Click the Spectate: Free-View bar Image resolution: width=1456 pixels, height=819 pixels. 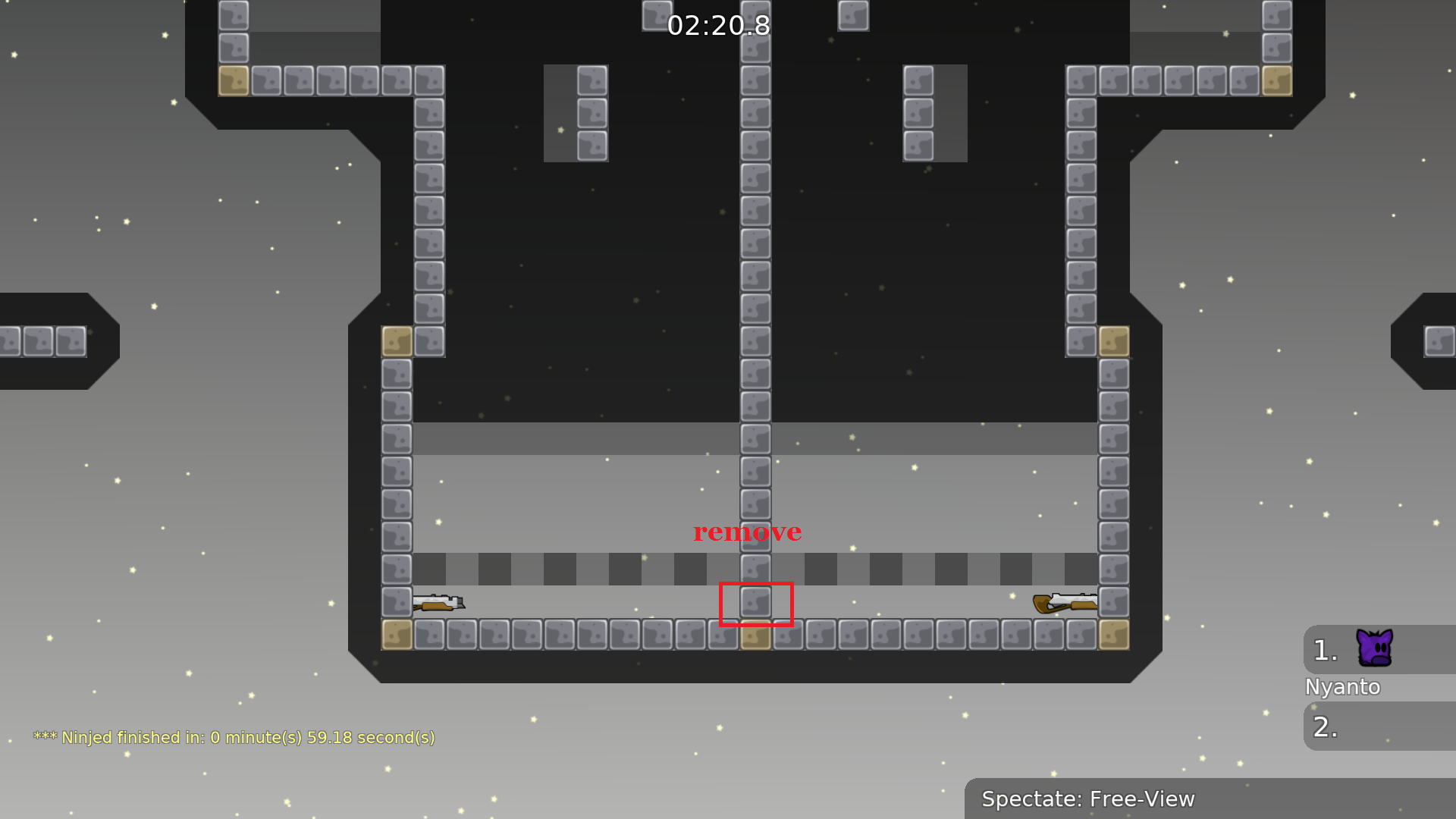tap(1209, 799)
